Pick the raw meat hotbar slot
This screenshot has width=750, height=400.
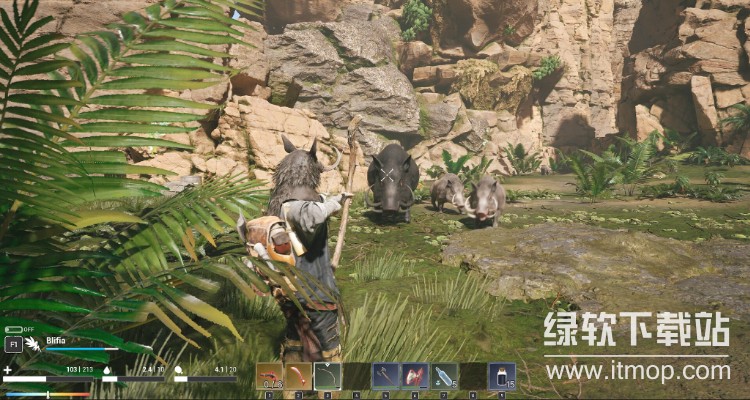[415, 376]
